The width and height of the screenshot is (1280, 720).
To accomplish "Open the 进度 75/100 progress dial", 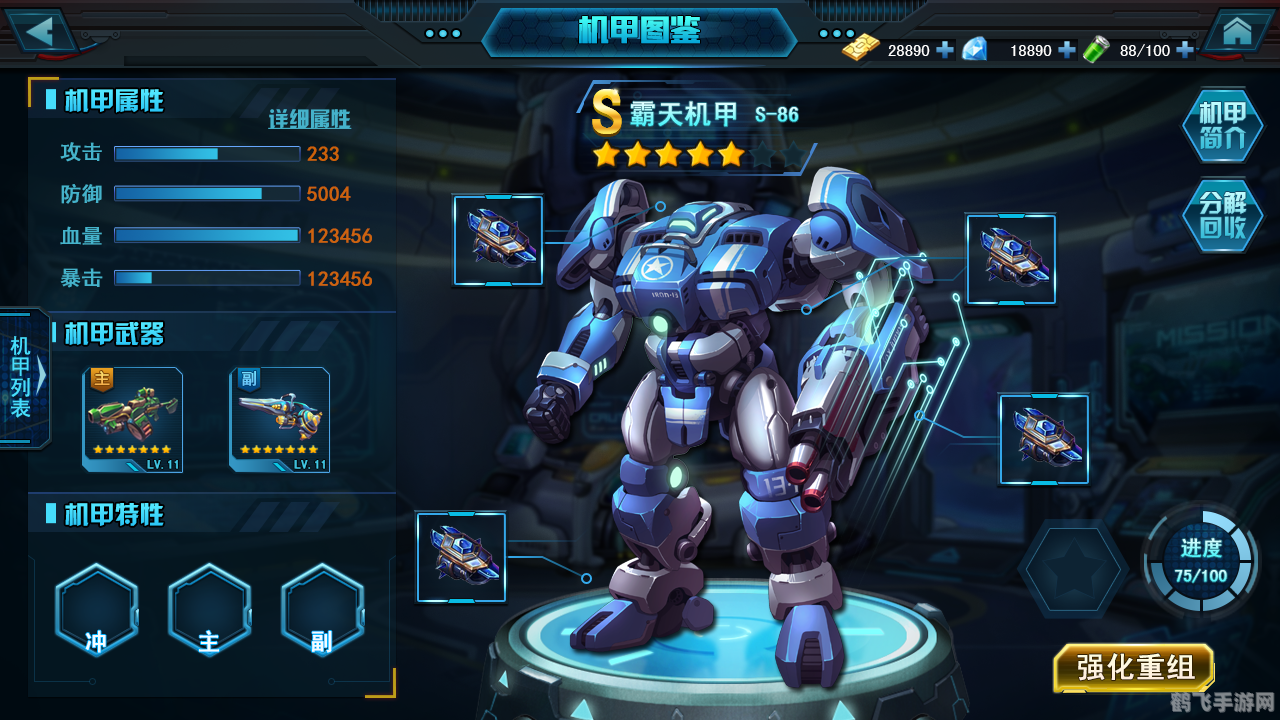I will click(1200, 561).
